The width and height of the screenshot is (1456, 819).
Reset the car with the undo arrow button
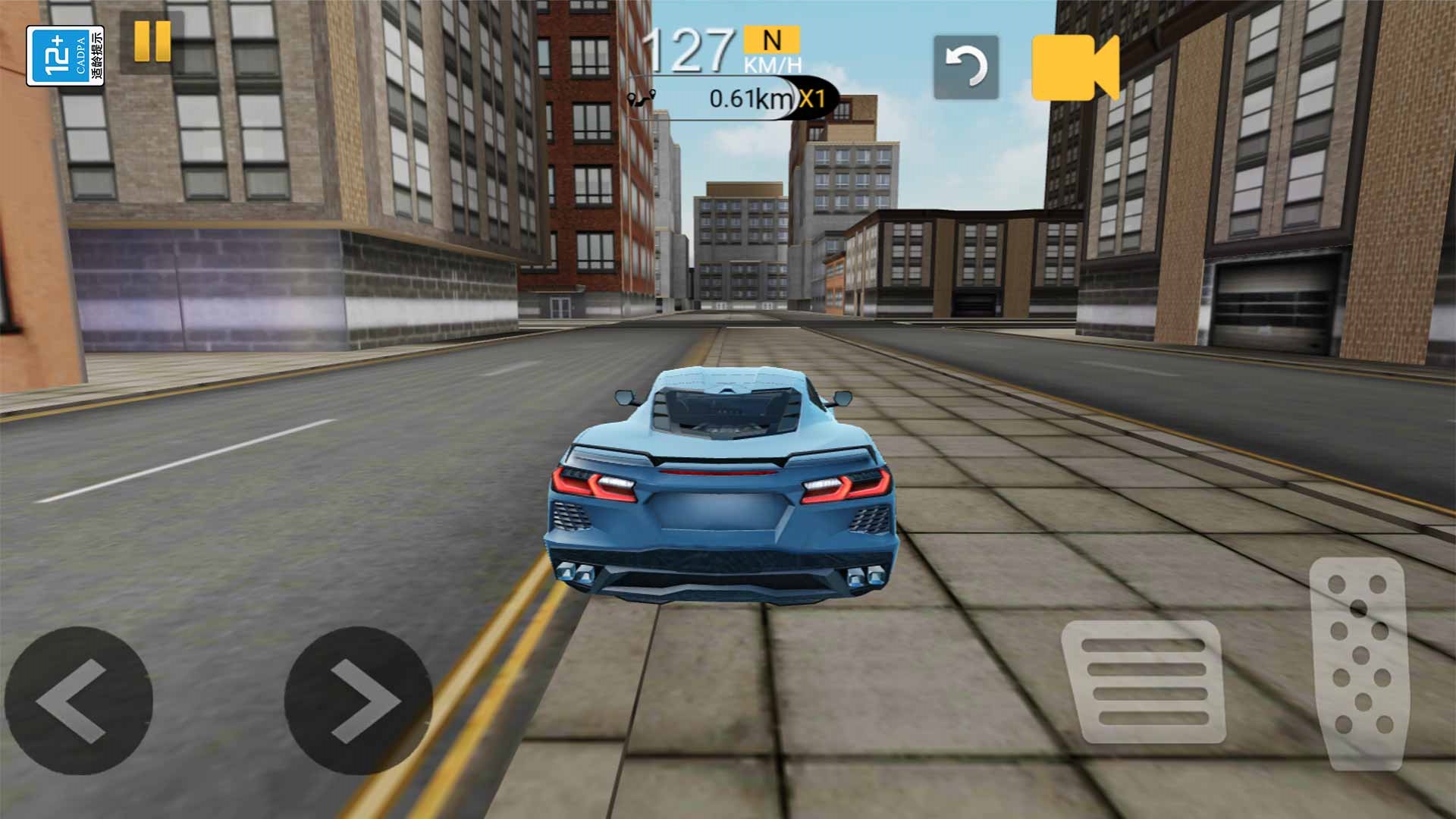pos(965,67)
